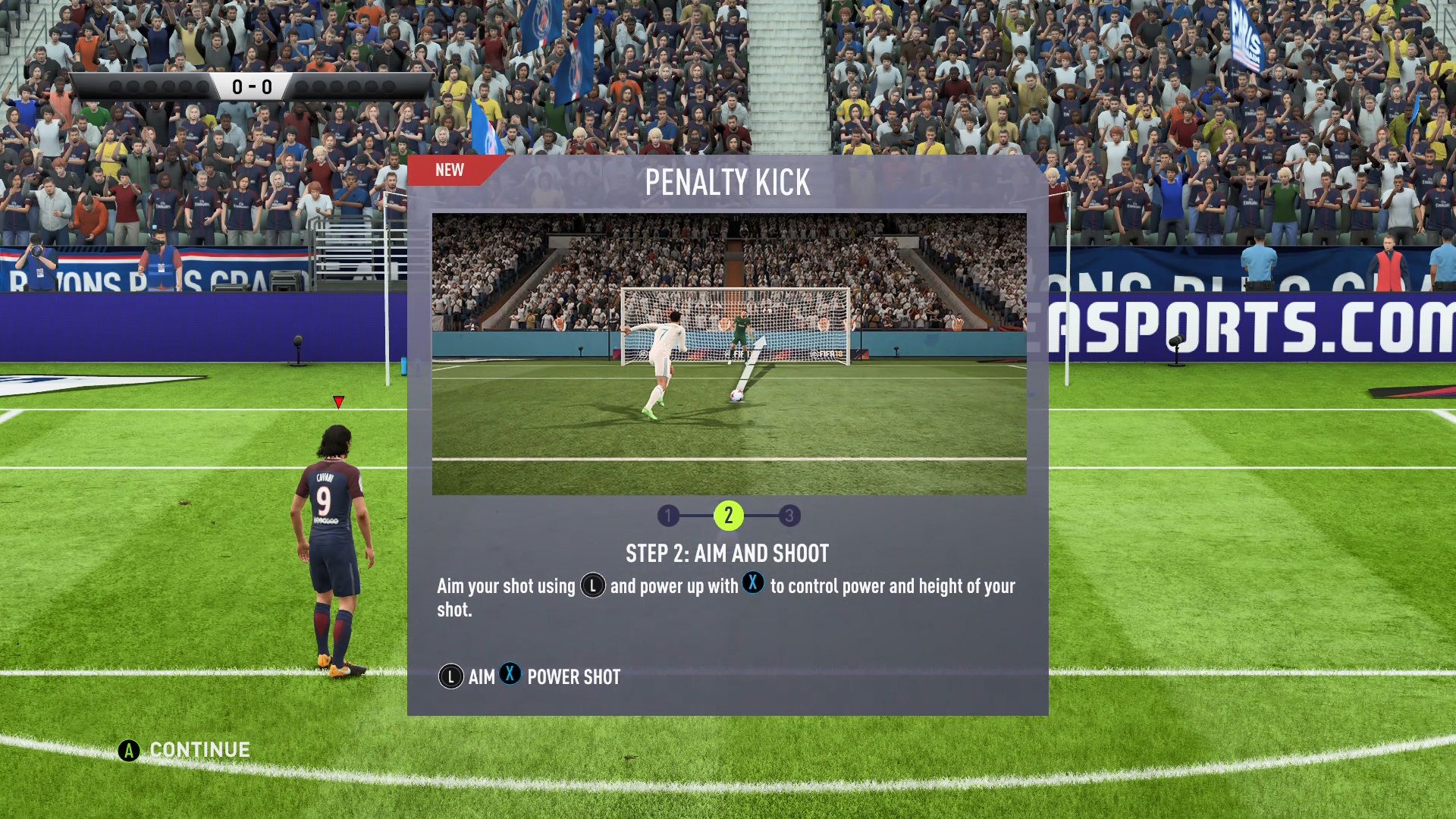The height and width of the screenshot is (819, 1456).
Task: Click the X icon inside the description sentence
Action: (753, 585)
